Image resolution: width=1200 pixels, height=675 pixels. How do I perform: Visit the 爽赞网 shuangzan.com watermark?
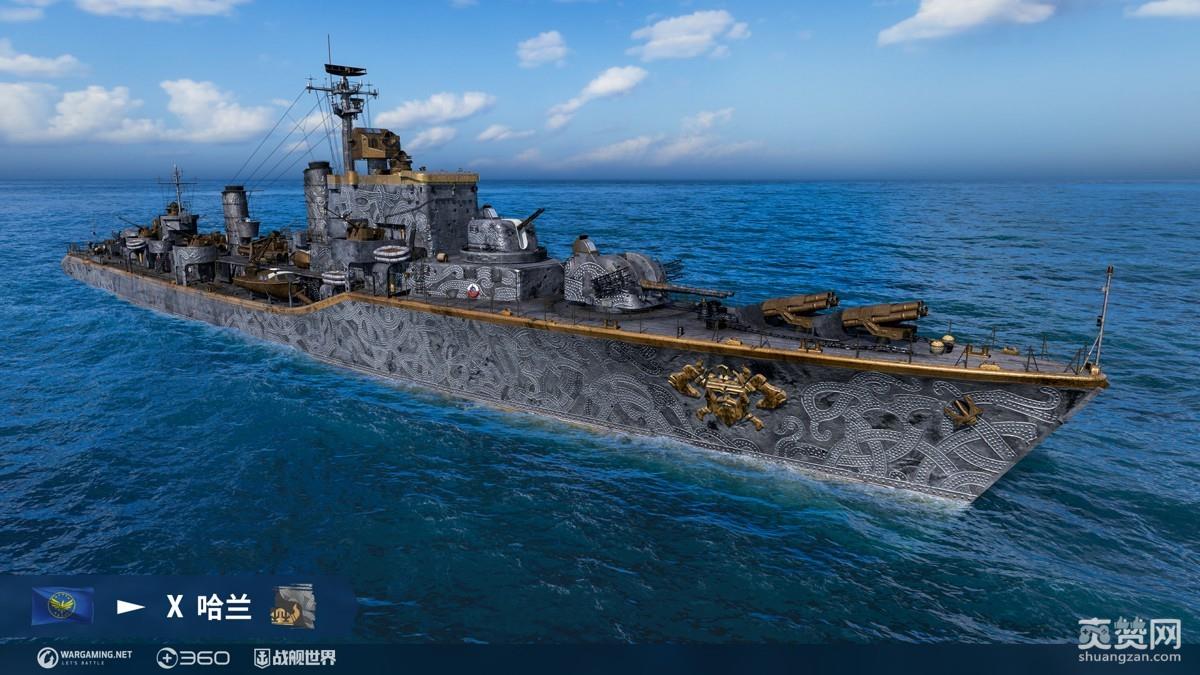click(x=1130, y=641)
